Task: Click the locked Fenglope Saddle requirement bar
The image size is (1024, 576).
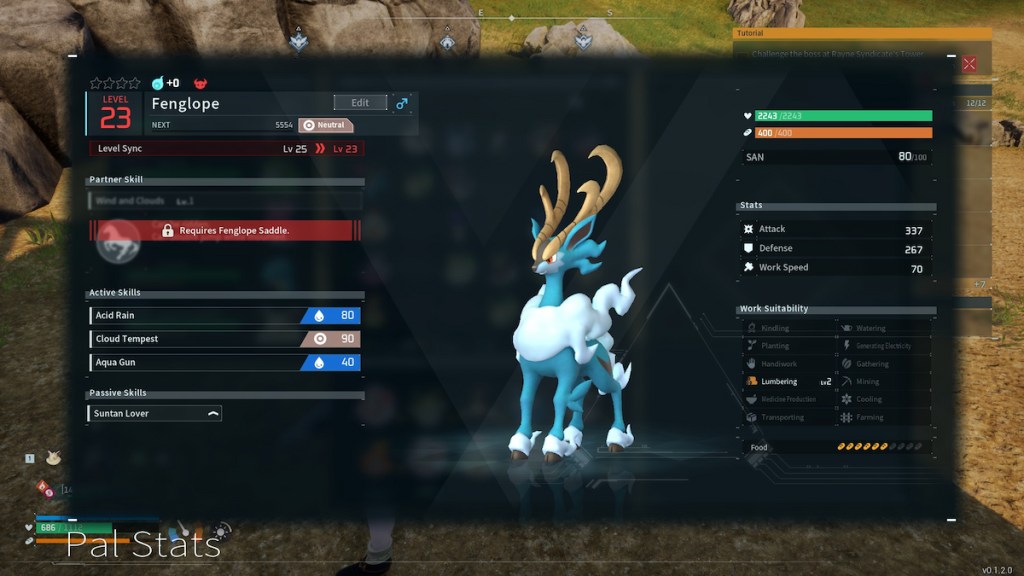Action: tap(225, 231)
